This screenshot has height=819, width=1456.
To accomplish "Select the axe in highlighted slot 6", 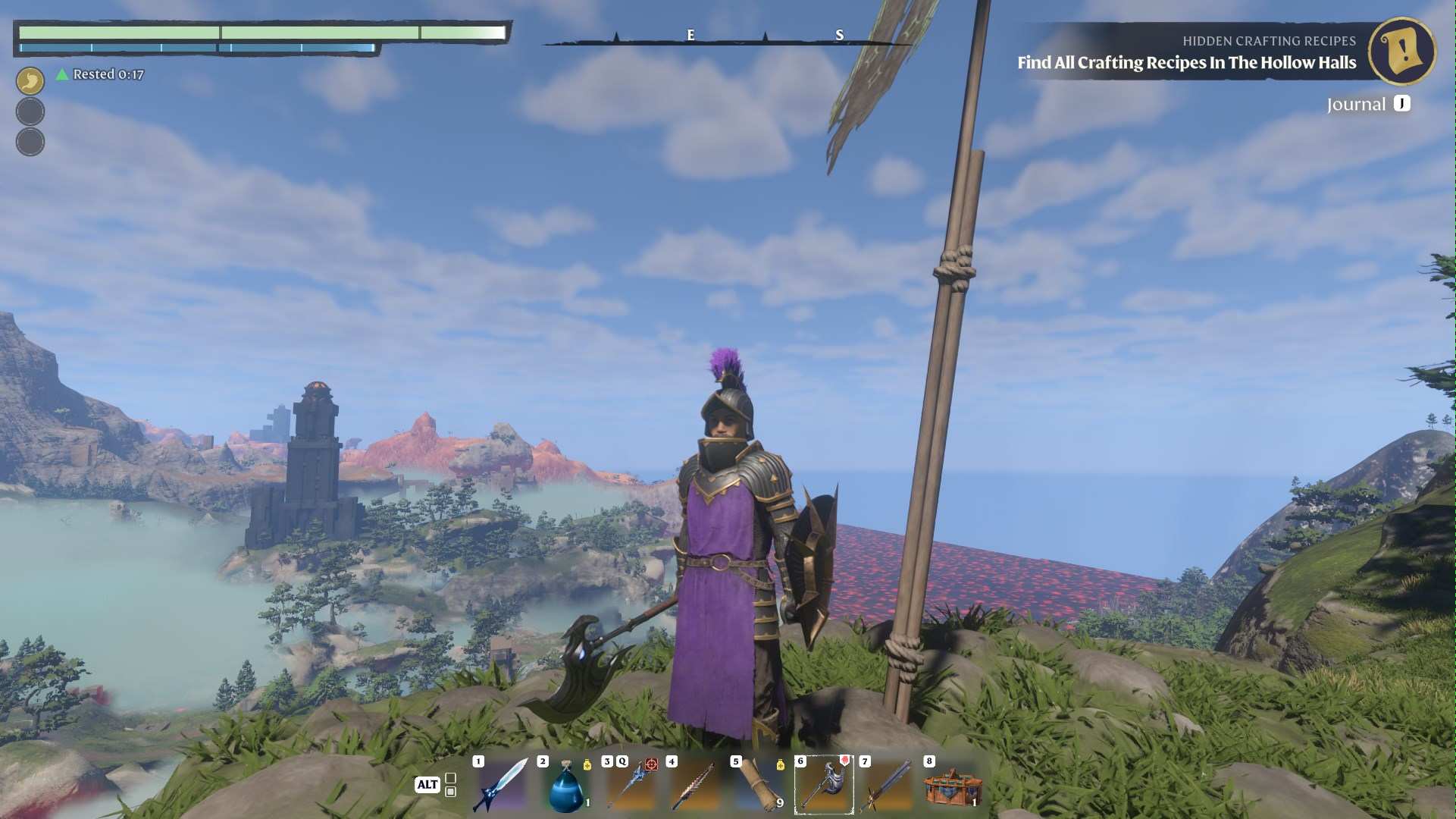I will click(x=825, y=785).
